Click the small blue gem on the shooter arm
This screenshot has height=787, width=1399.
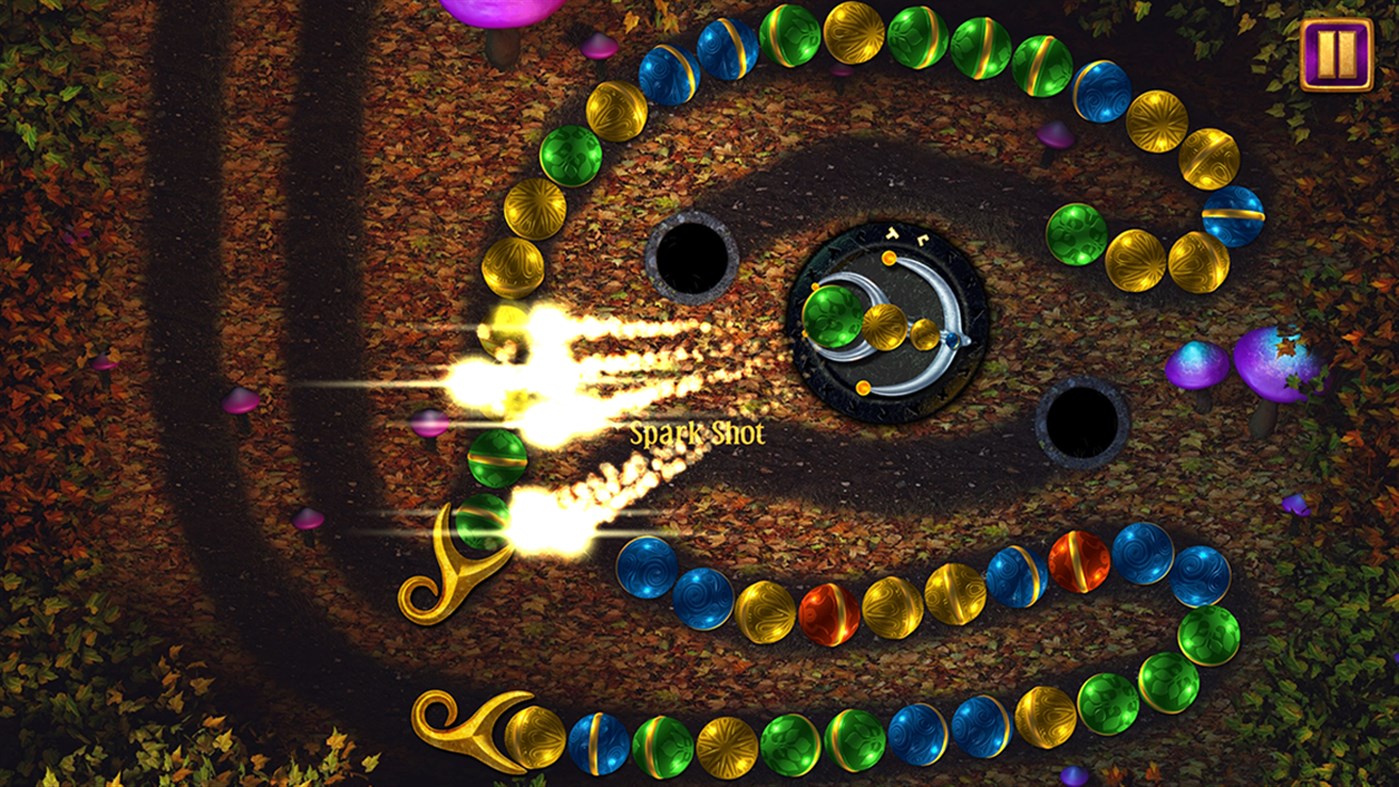953,342
